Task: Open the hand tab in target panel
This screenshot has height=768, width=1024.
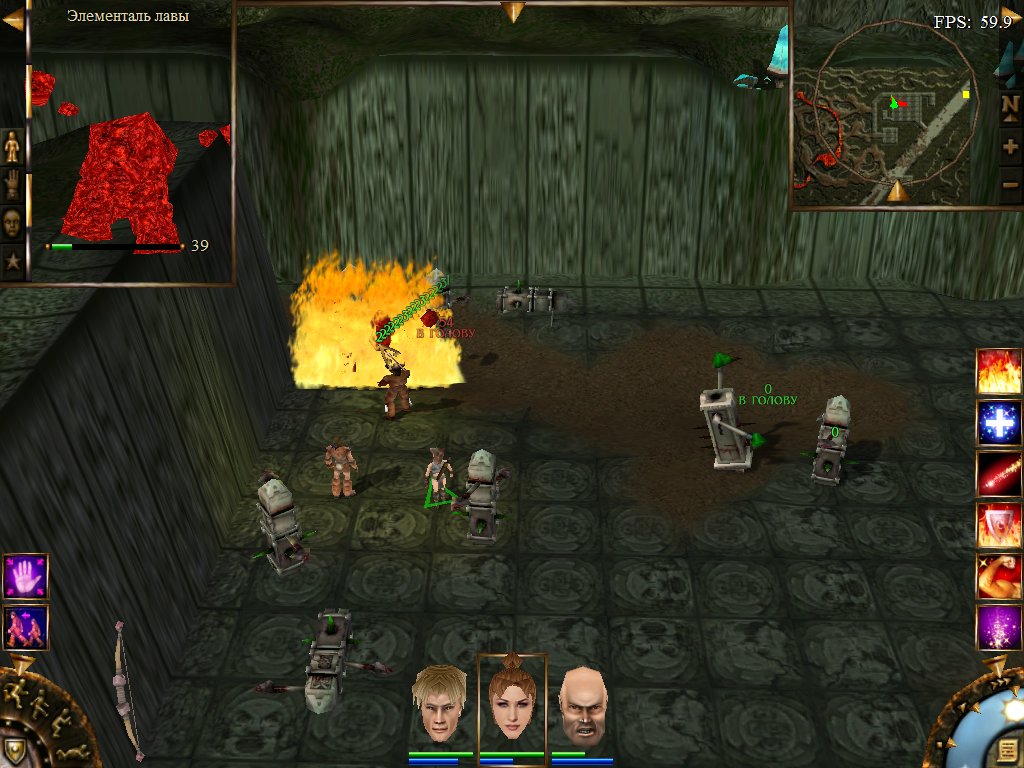Action: click(x=12, y=185)
